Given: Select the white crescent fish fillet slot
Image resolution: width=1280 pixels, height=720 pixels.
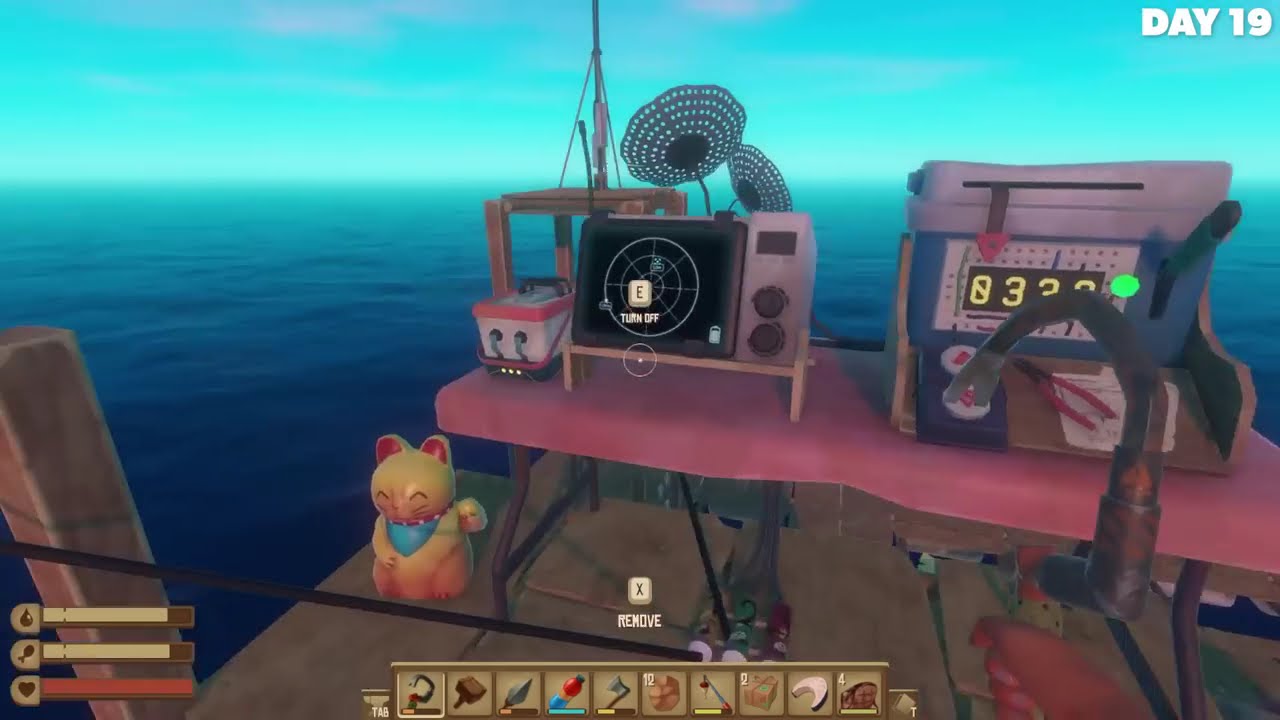Looking at the screenshot, I should (x=811, y=693).
